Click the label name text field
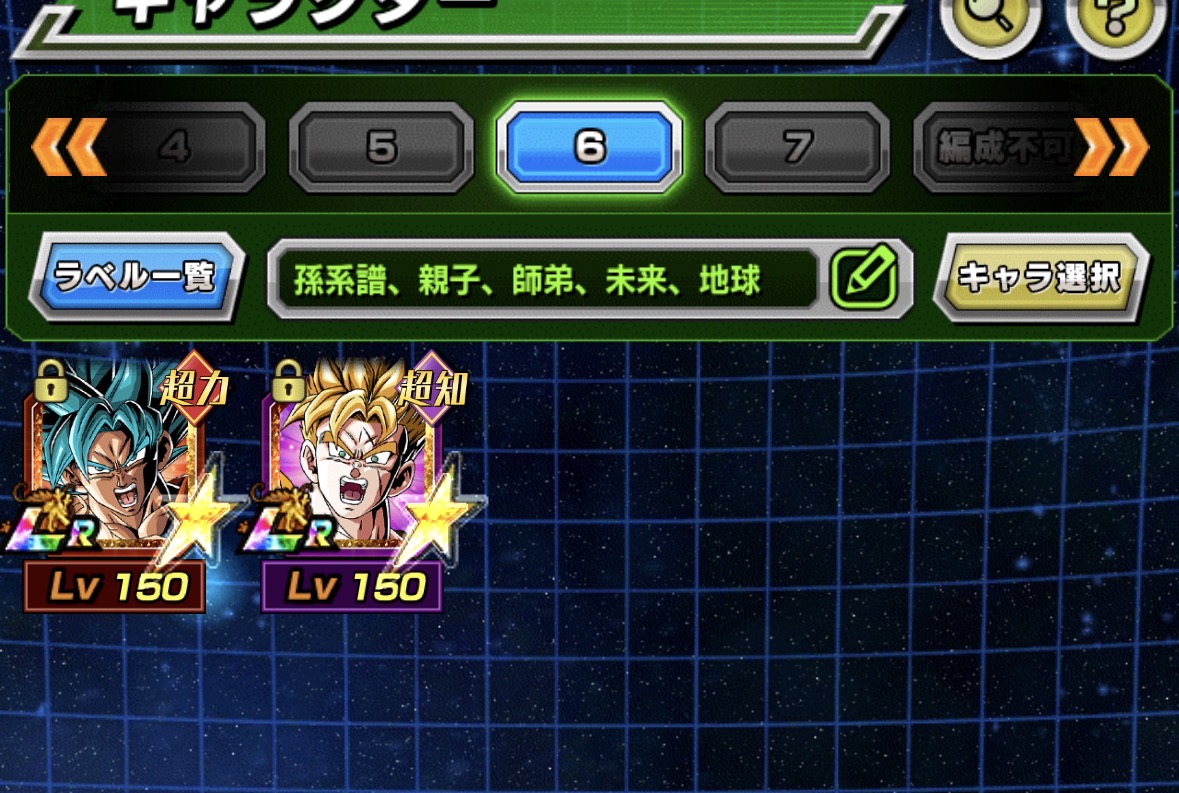This screenshot has height=793, width=1179. point(545,279)
